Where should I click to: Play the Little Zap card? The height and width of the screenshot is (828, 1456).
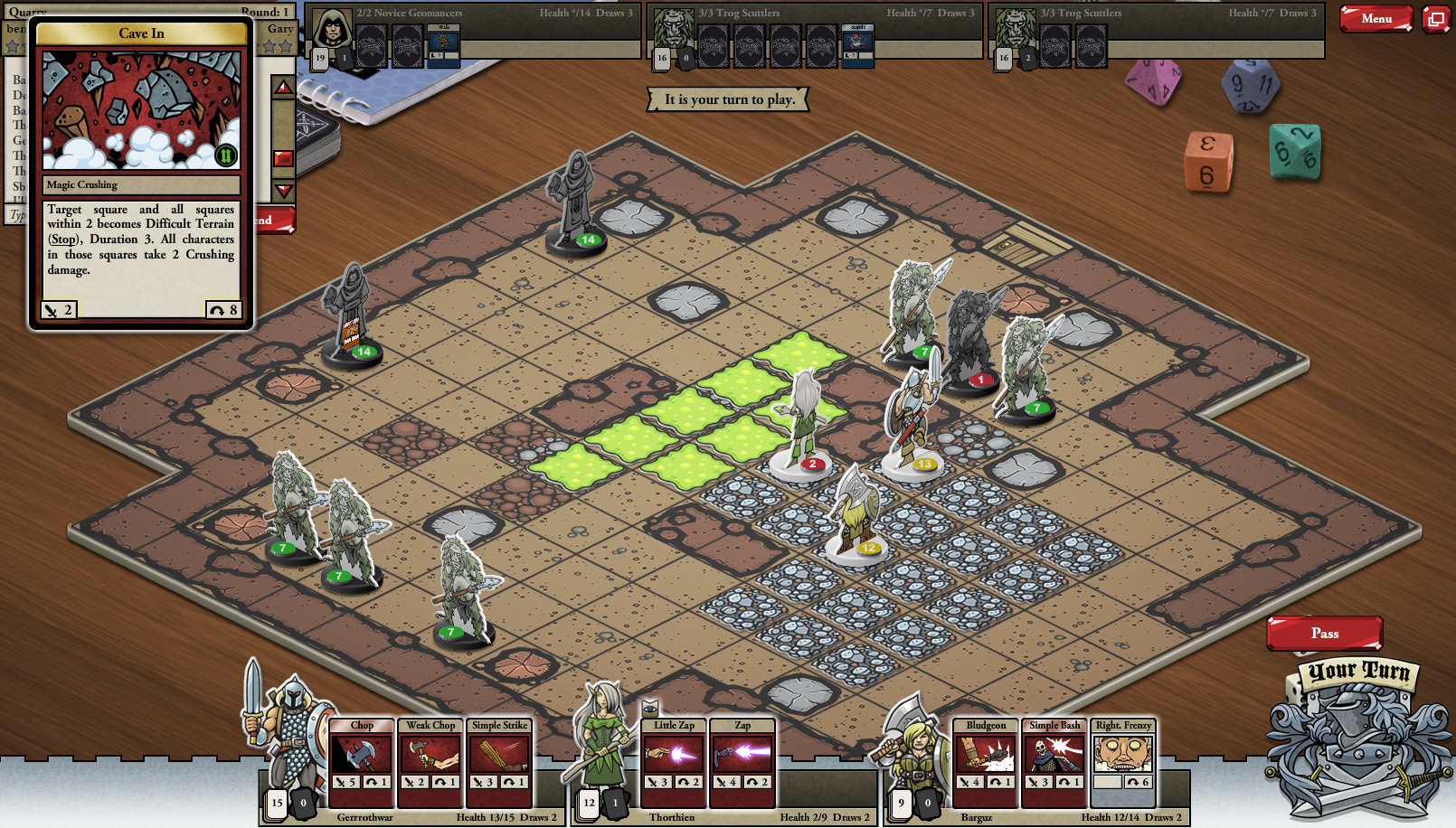[674, 761]
